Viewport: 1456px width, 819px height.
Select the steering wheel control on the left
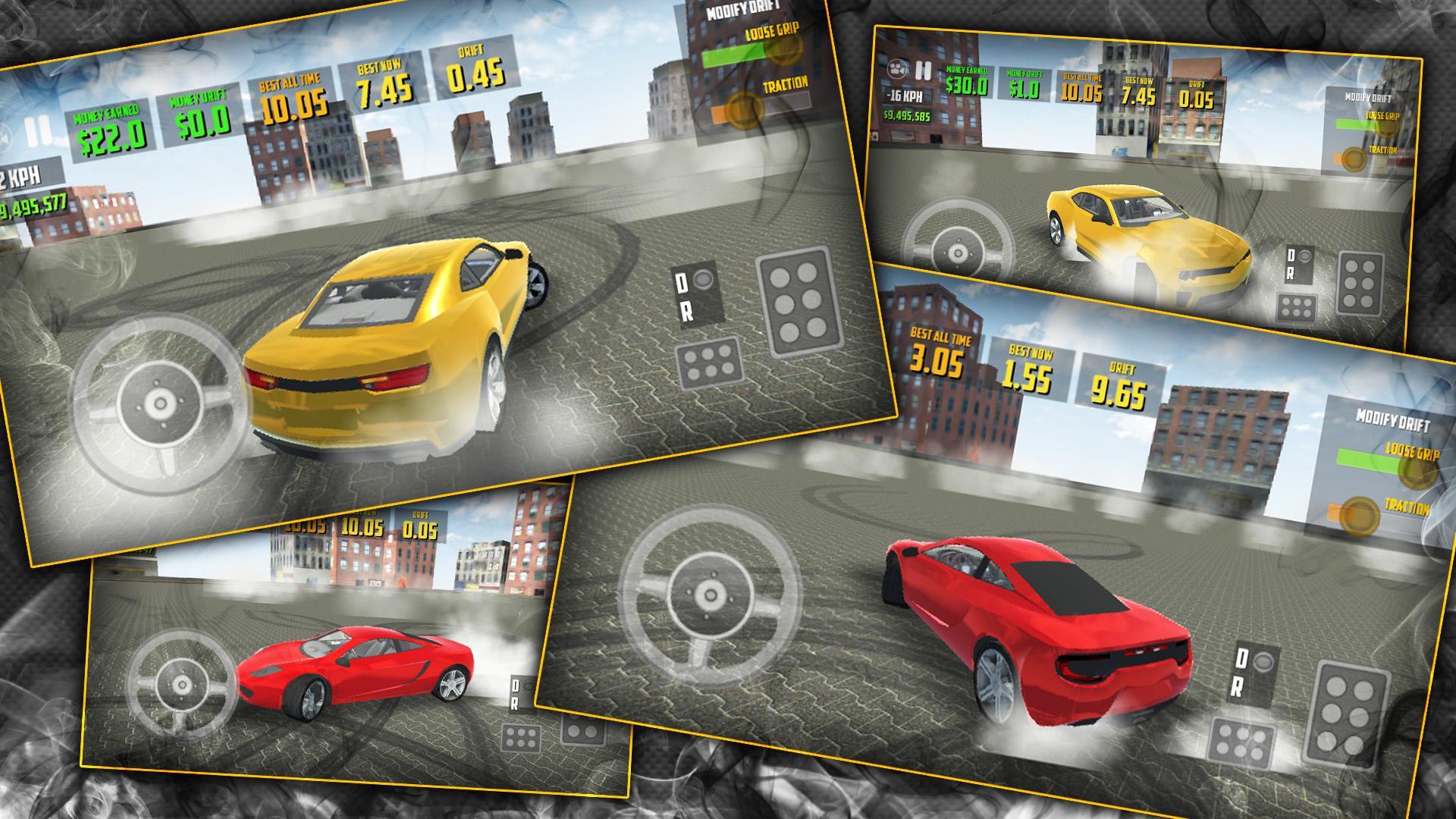click(x=162, y=402)
